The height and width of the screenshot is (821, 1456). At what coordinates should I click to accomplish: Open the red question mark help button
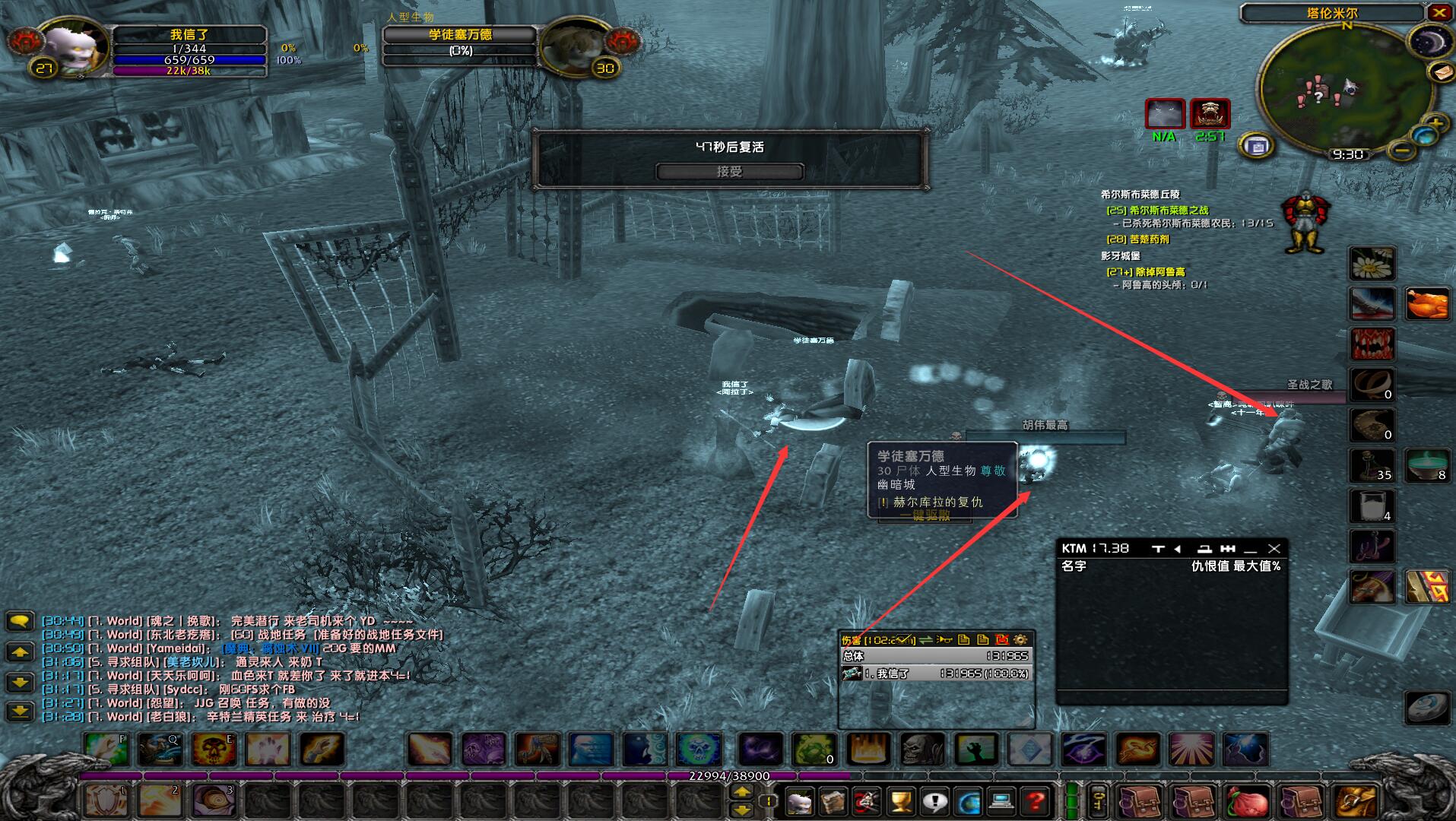tap(1035, 801)
